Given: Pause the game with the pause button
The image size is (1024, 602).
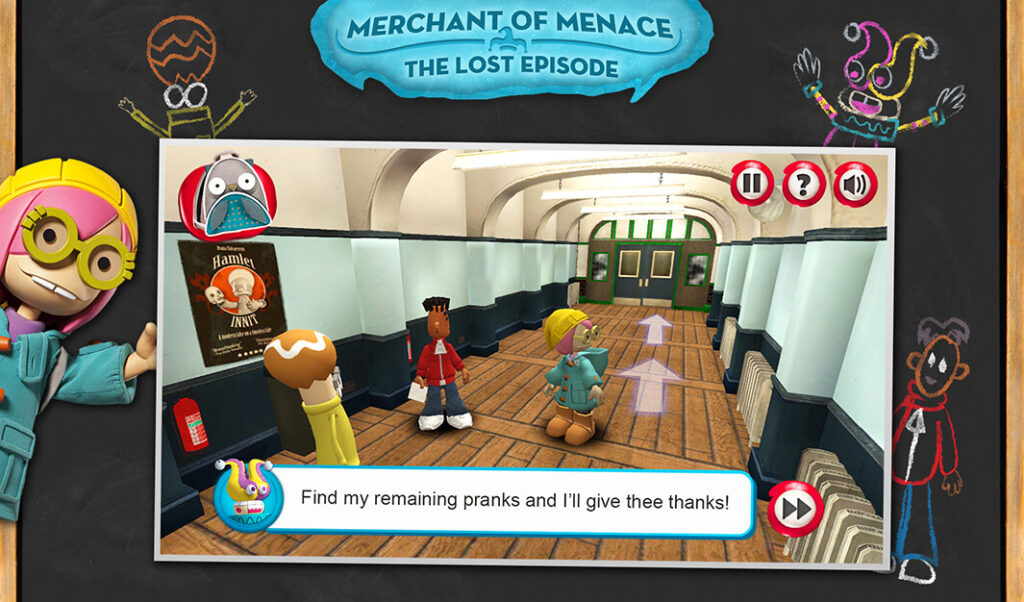Looking at the screenshot, I should [x=751, y=183].
